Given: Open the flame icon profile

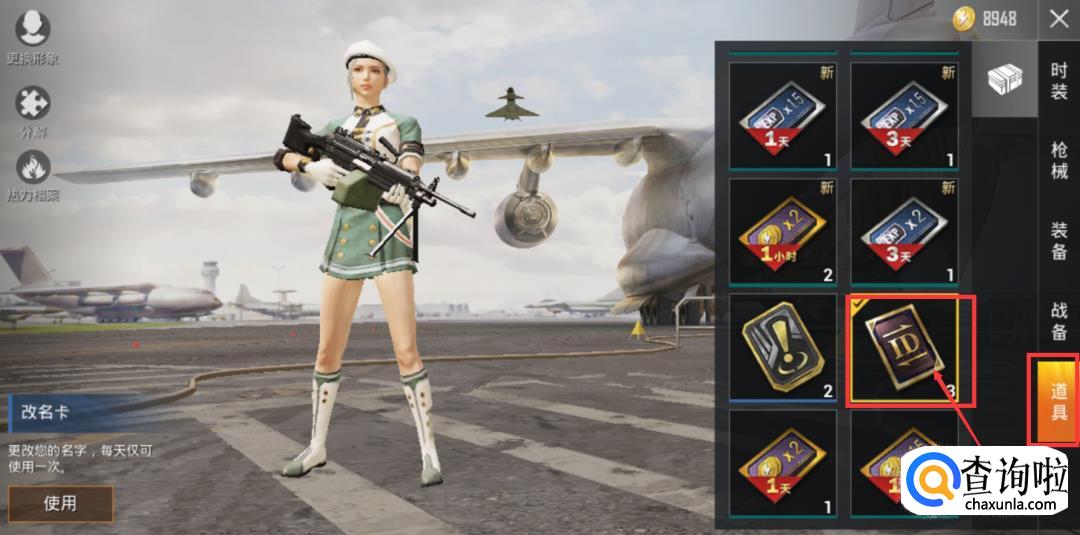Looking at the screenshot, I should click(x=33, y=174).
